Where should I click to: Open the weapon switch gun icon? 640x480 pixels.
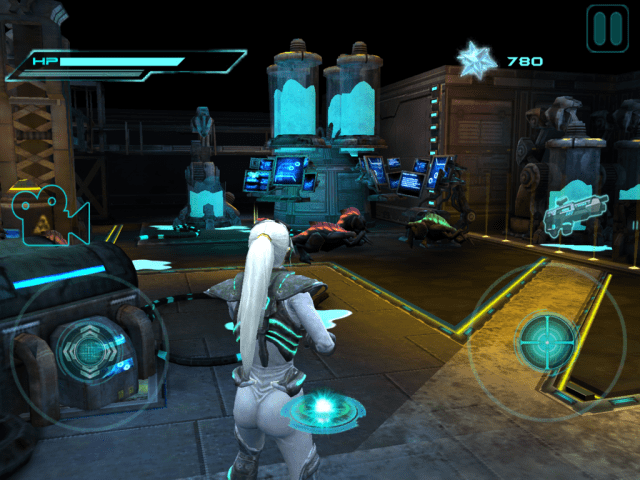coord(575,214)
